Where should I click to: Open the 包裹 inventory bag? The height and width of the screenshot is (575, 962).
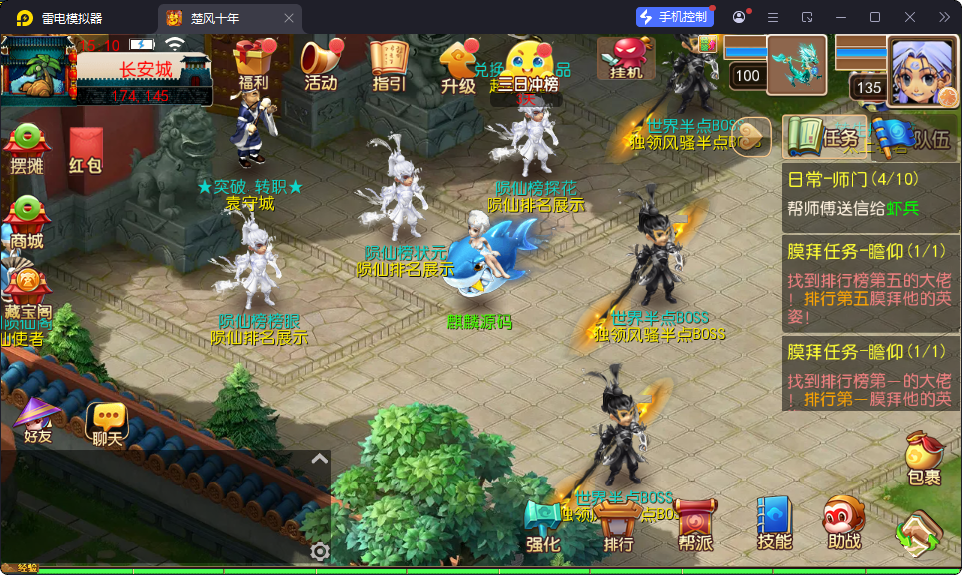pos(923,461)
